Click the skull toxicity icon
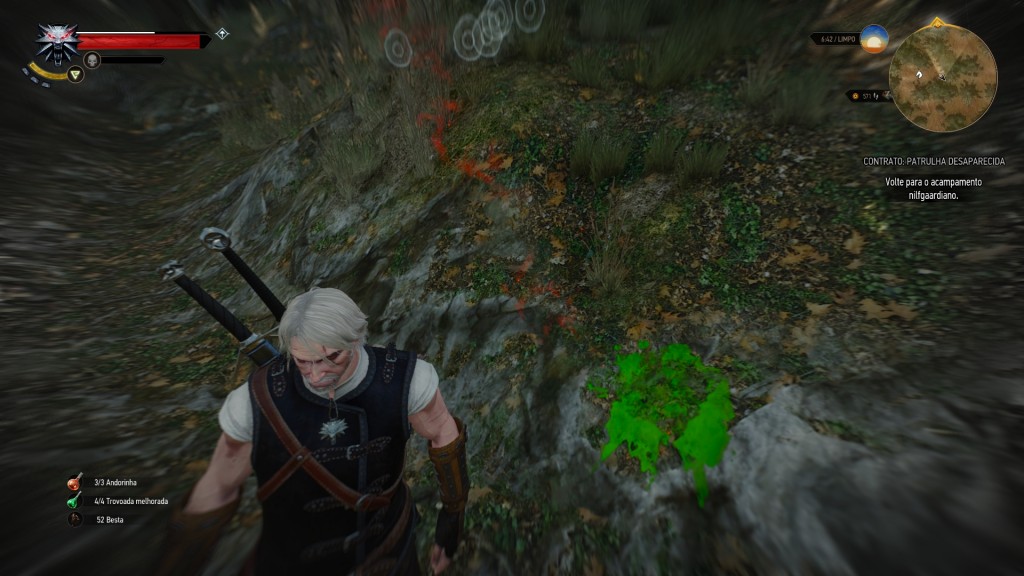 point(92,60)
